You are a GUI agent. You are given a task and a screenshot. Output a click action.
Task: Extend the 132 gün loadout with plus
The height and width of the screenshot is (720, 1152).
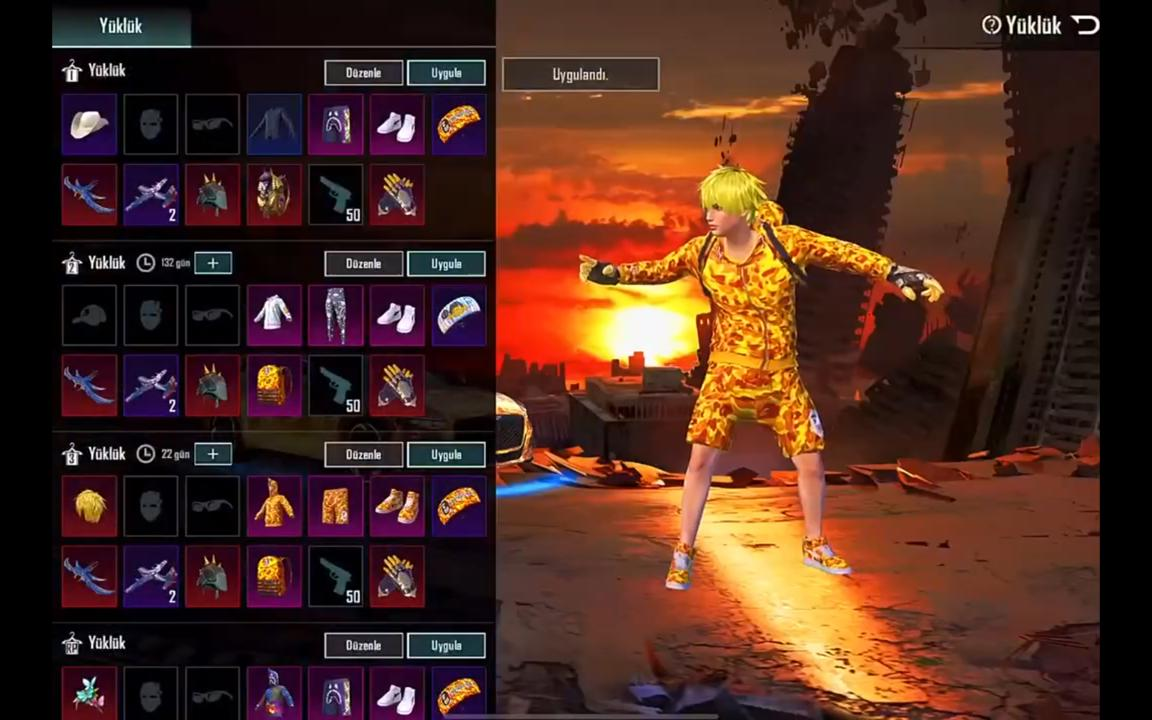pos(213,263)
